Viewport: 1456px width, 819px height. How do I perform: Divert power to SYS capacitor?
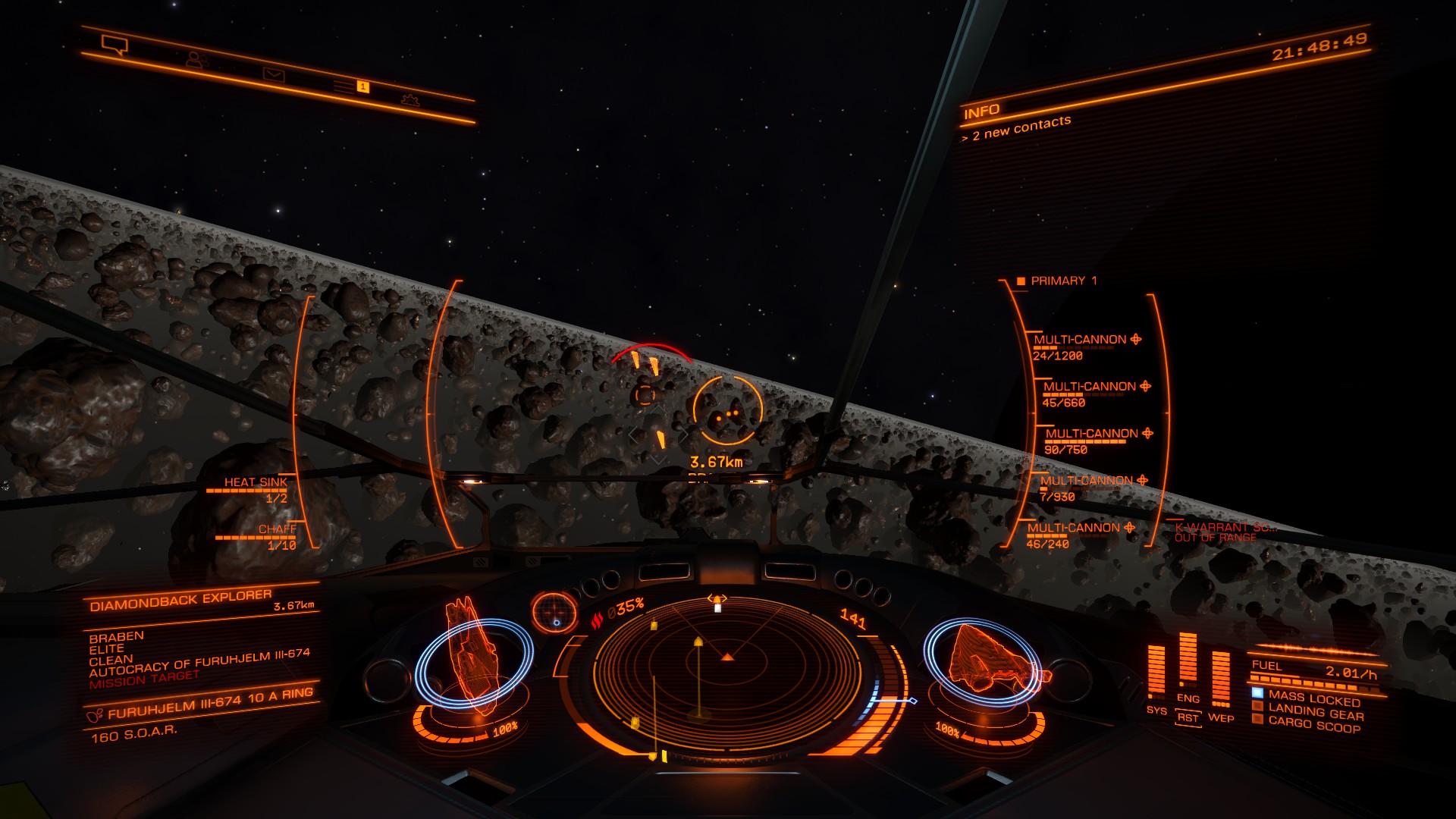(1156, 710)
